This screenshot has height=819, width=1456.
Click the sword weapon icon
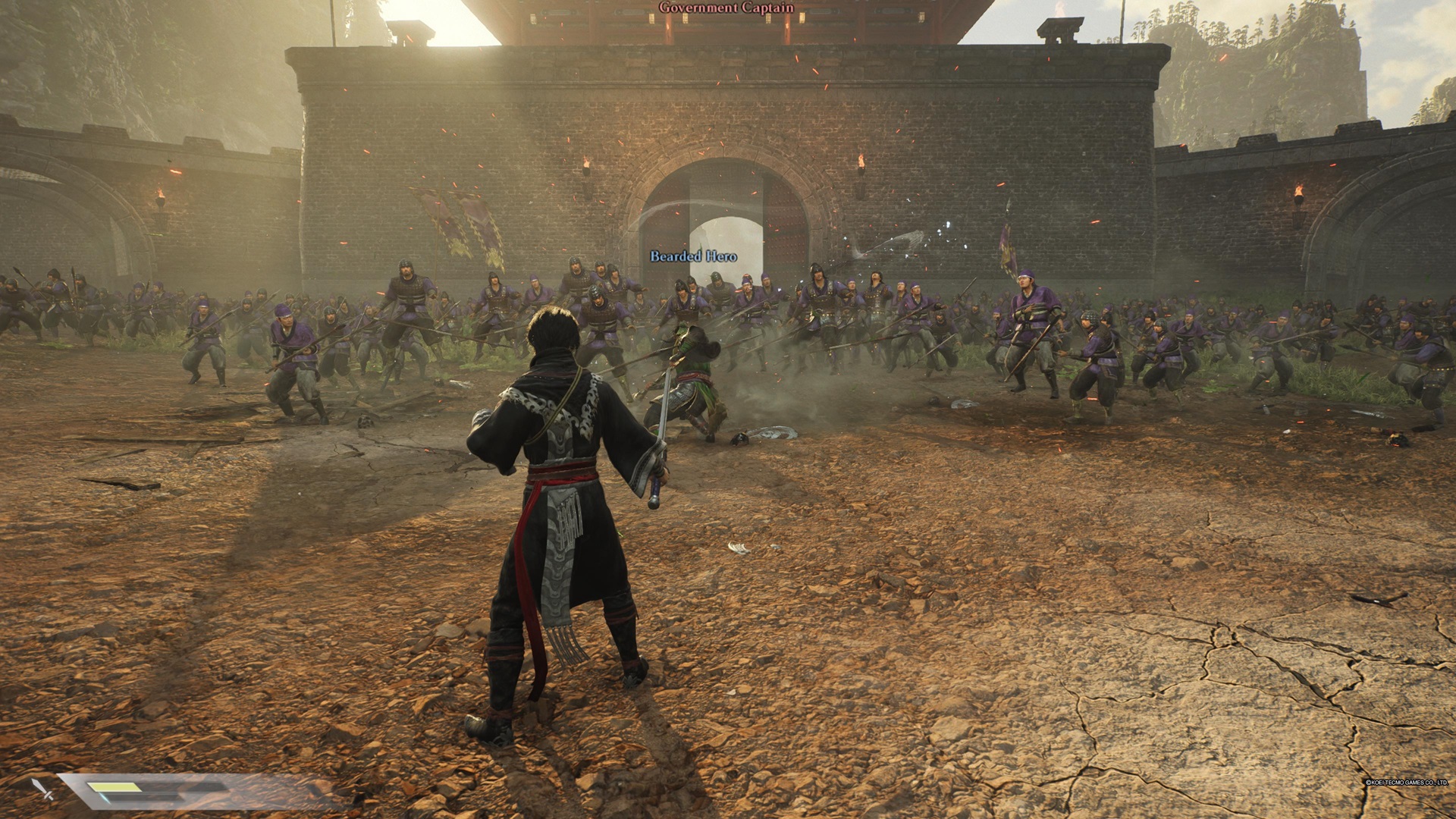coord(42,789)
